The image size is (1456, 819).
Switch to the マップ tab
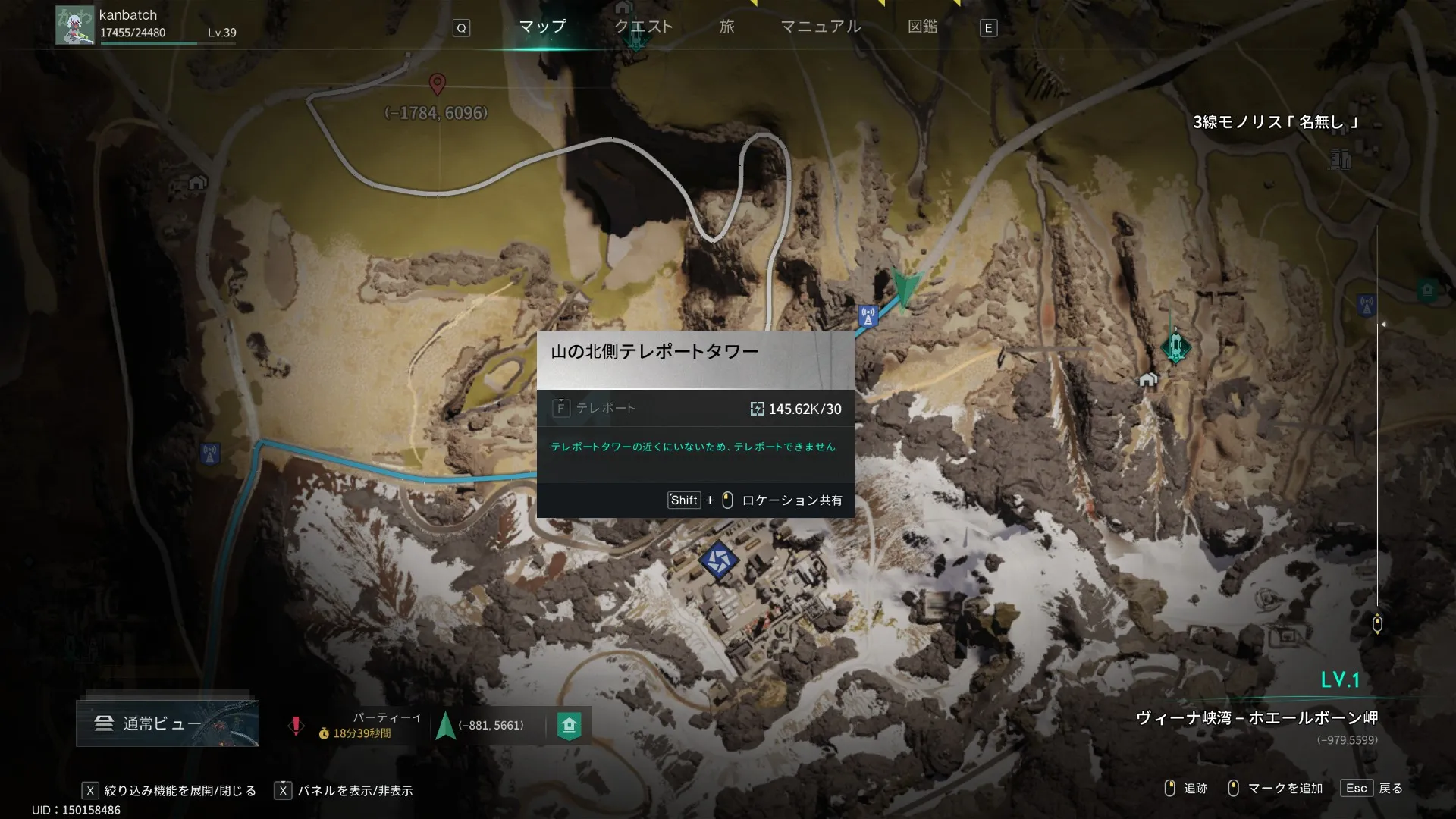(542, 27)
